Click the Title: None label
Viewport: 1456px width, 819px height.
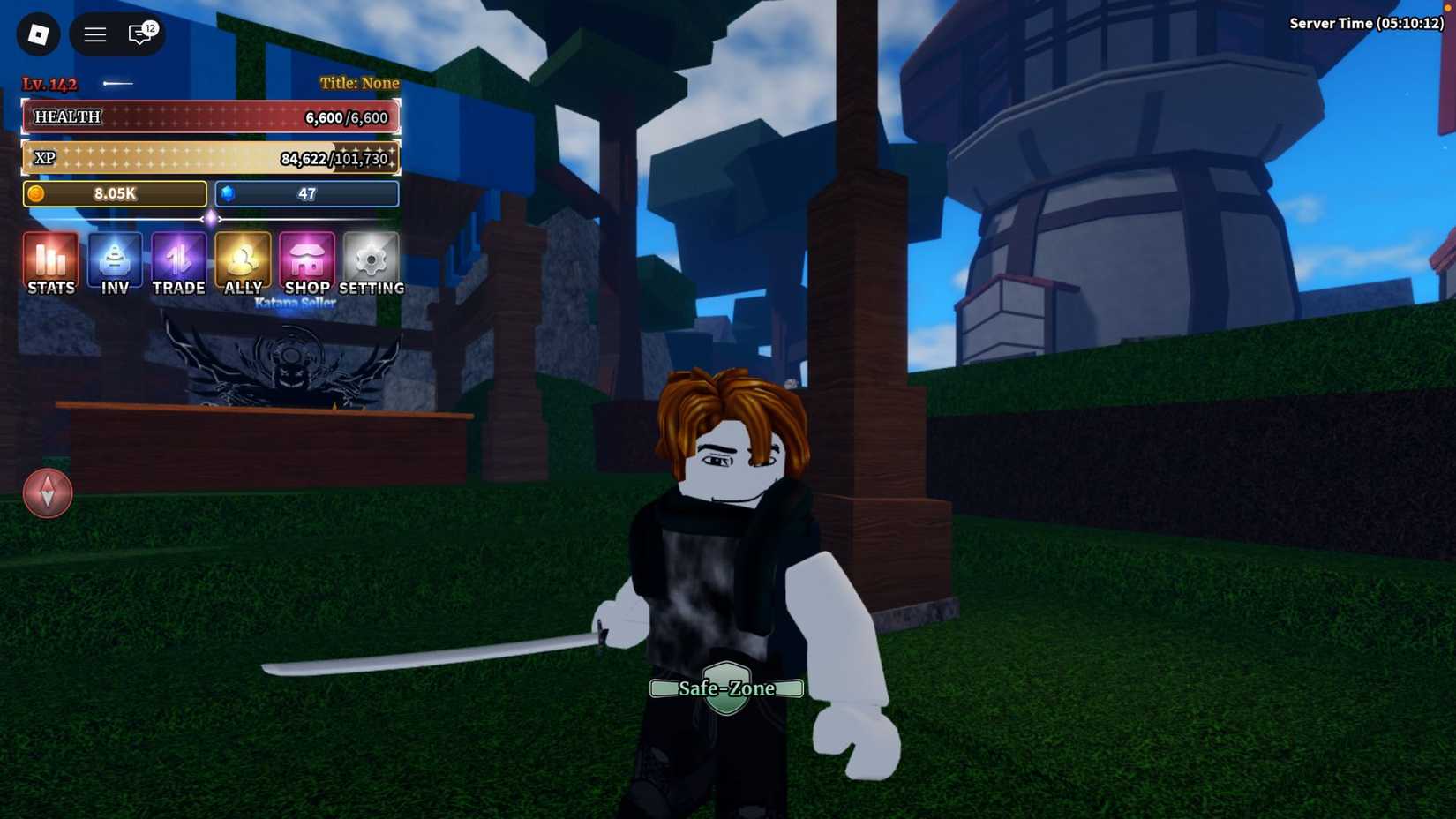[x=357, y=82]
